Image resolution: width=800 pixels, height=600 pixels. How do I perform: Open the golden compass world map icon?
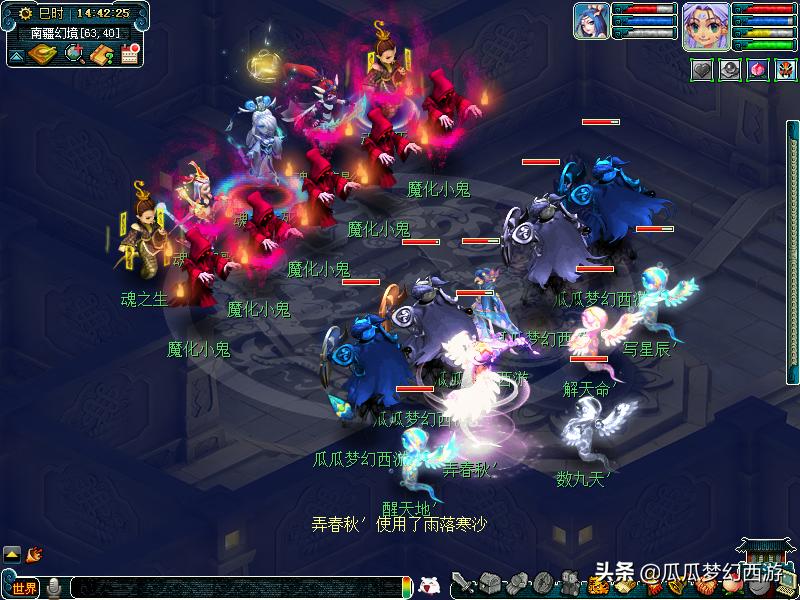pyautogui.click(x=41, y=54)
